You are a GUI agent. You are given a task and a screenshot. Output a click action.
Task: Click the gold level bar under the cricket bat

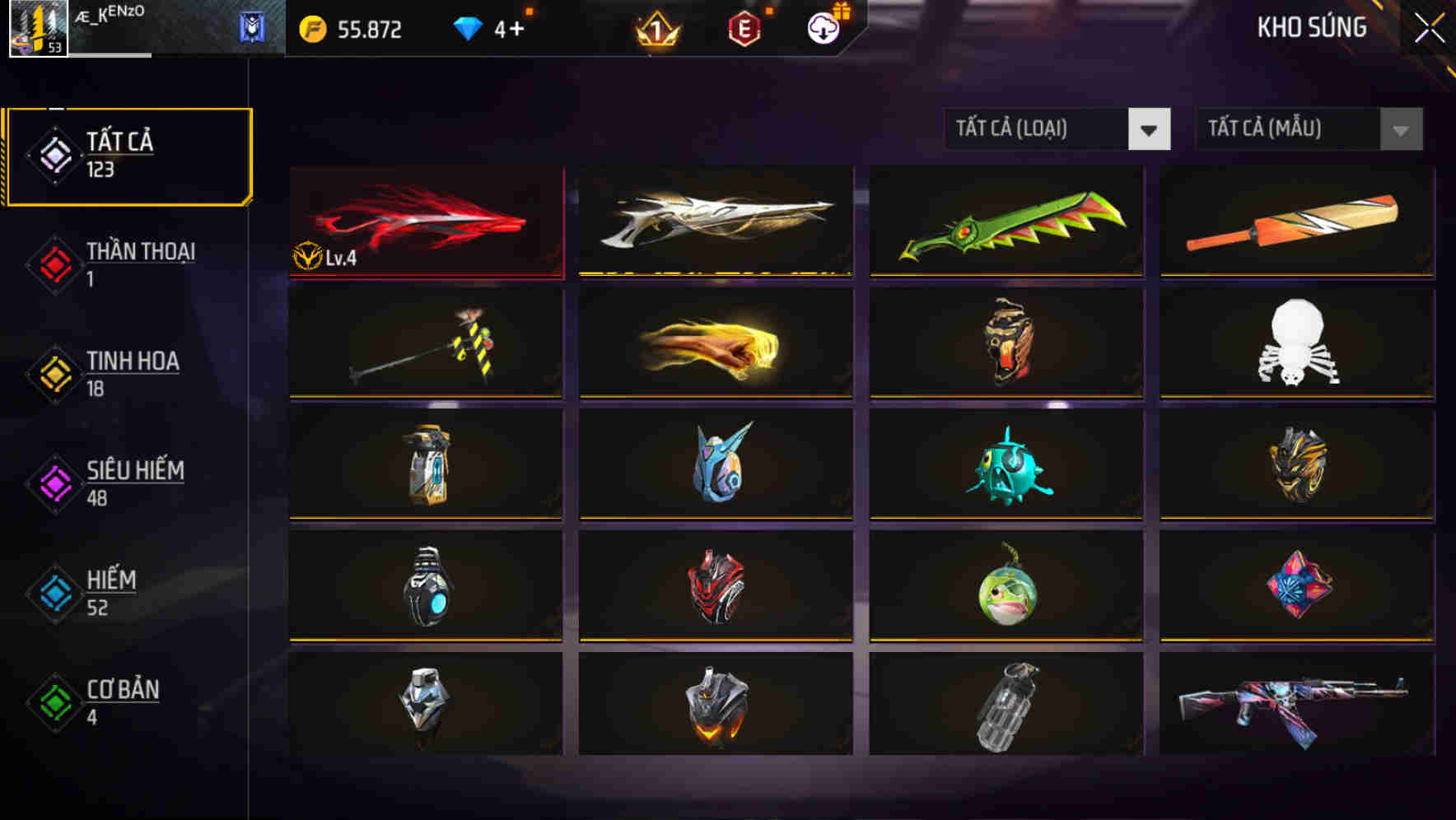point(1295,274)
